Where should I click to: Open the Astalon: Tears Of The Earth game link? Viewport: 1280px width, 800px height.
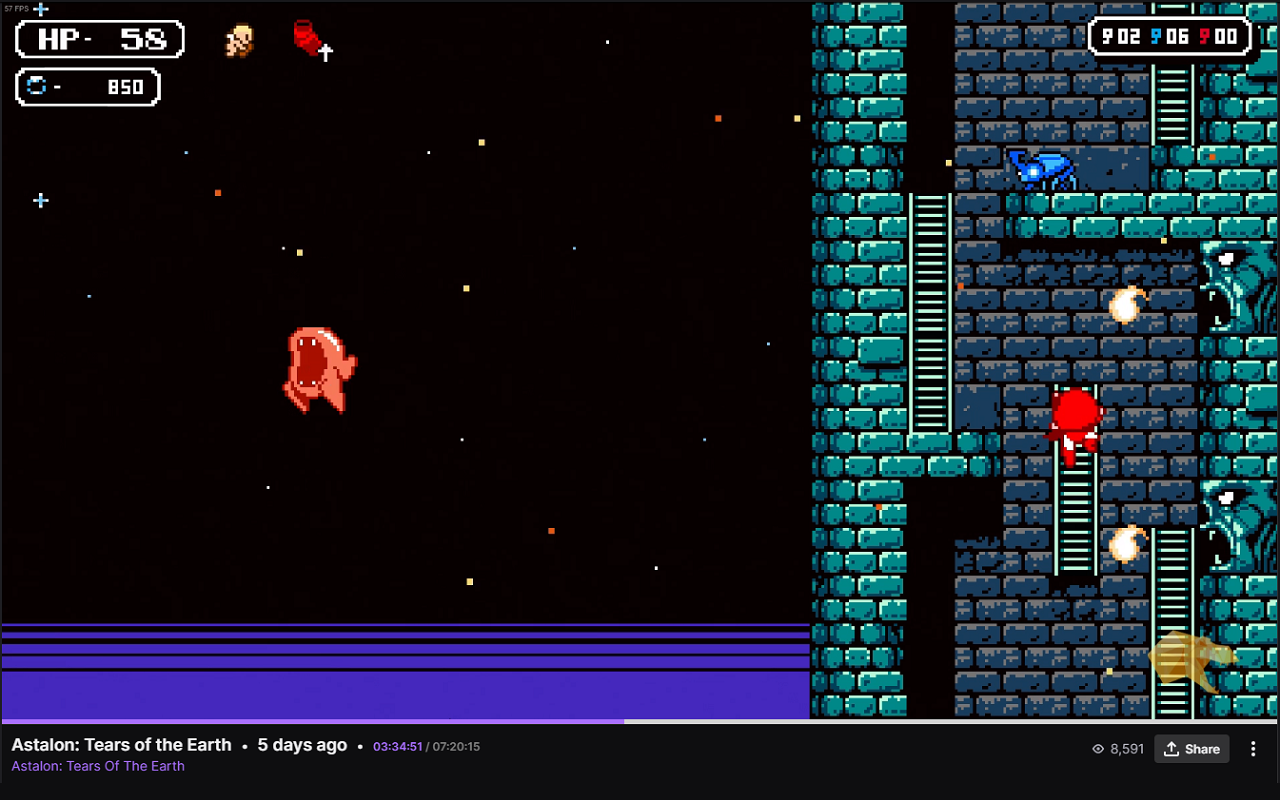pos(98,766)
